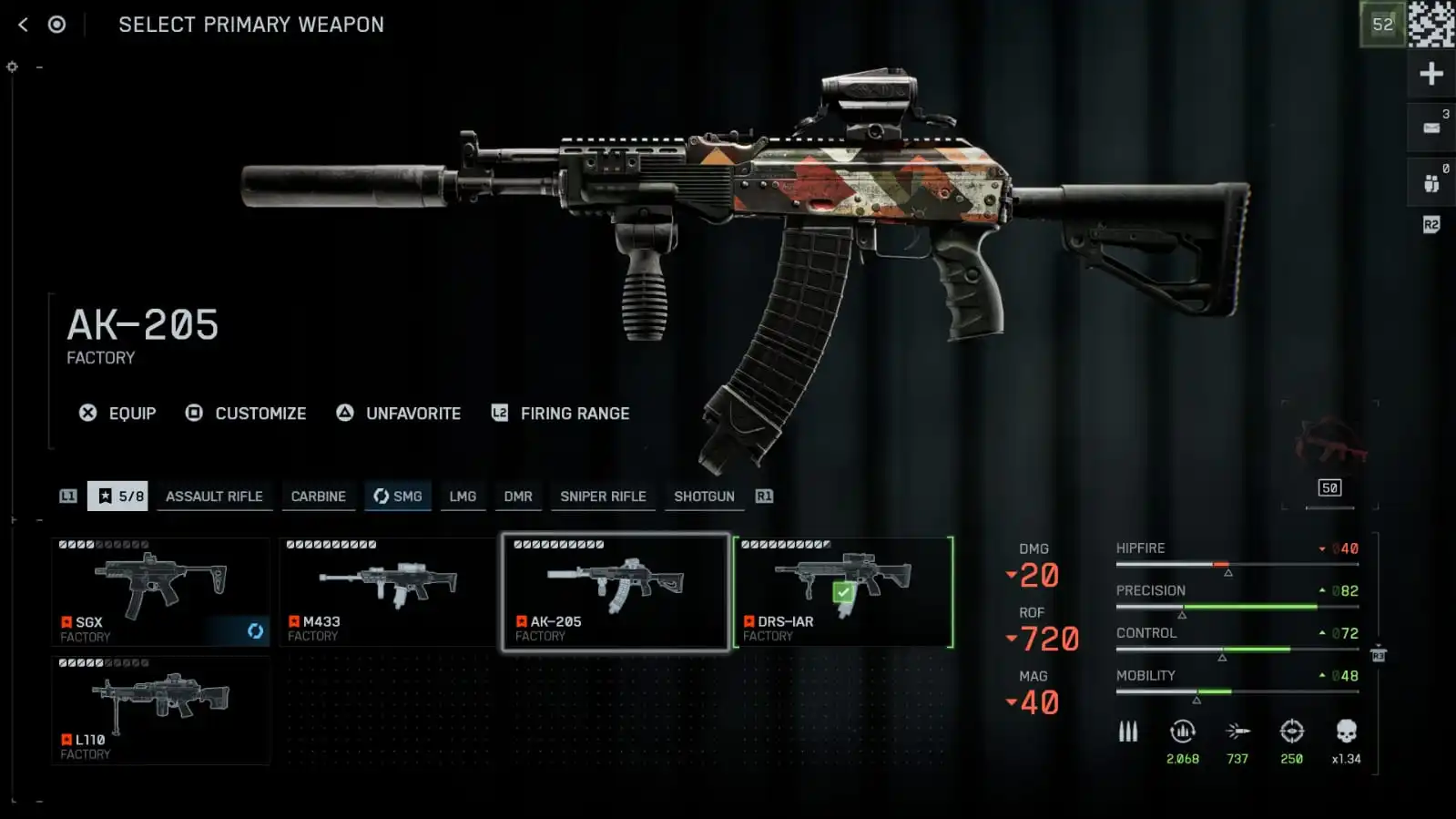
Task: Choose the DRS-IAR weapon tile
Action: [x=843, y=591]
